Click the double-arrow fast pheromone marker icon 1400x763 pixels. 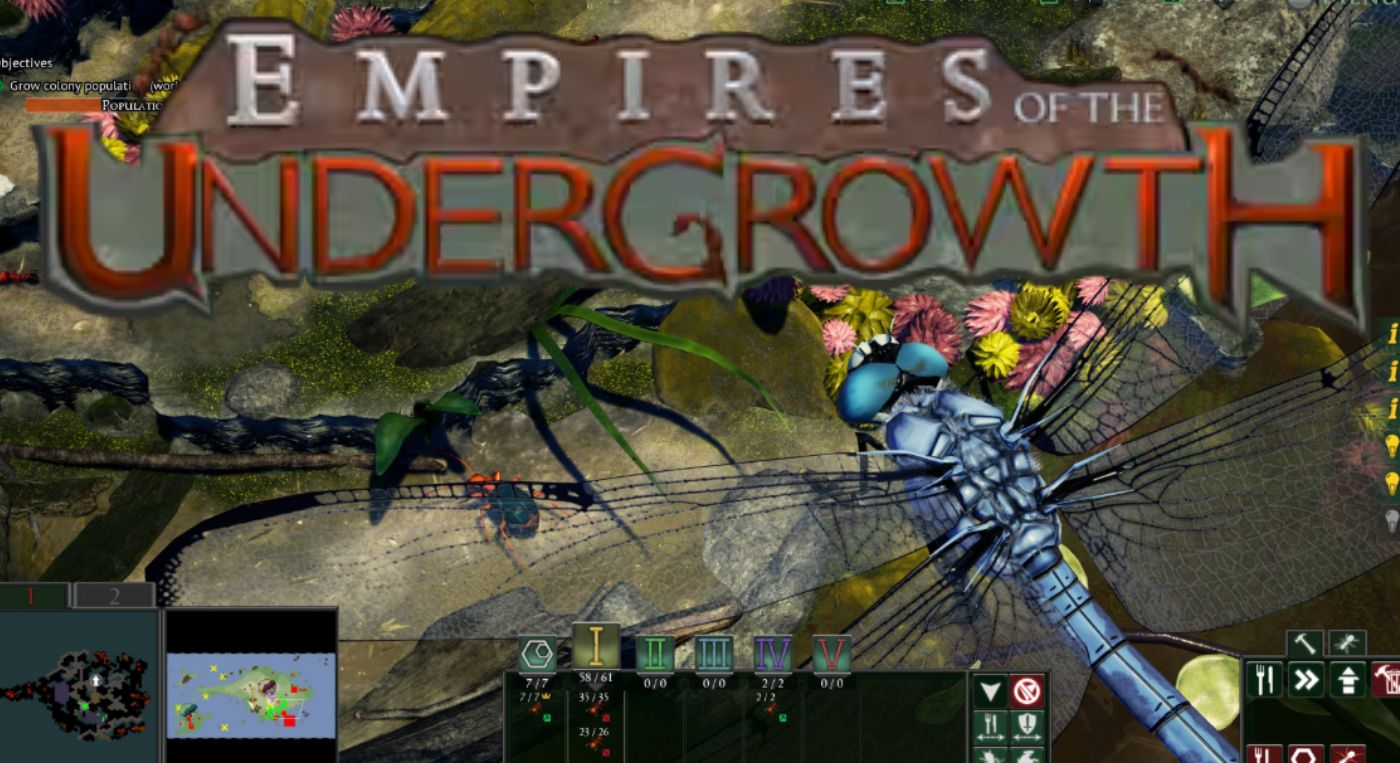click(x=1306, y=679)
